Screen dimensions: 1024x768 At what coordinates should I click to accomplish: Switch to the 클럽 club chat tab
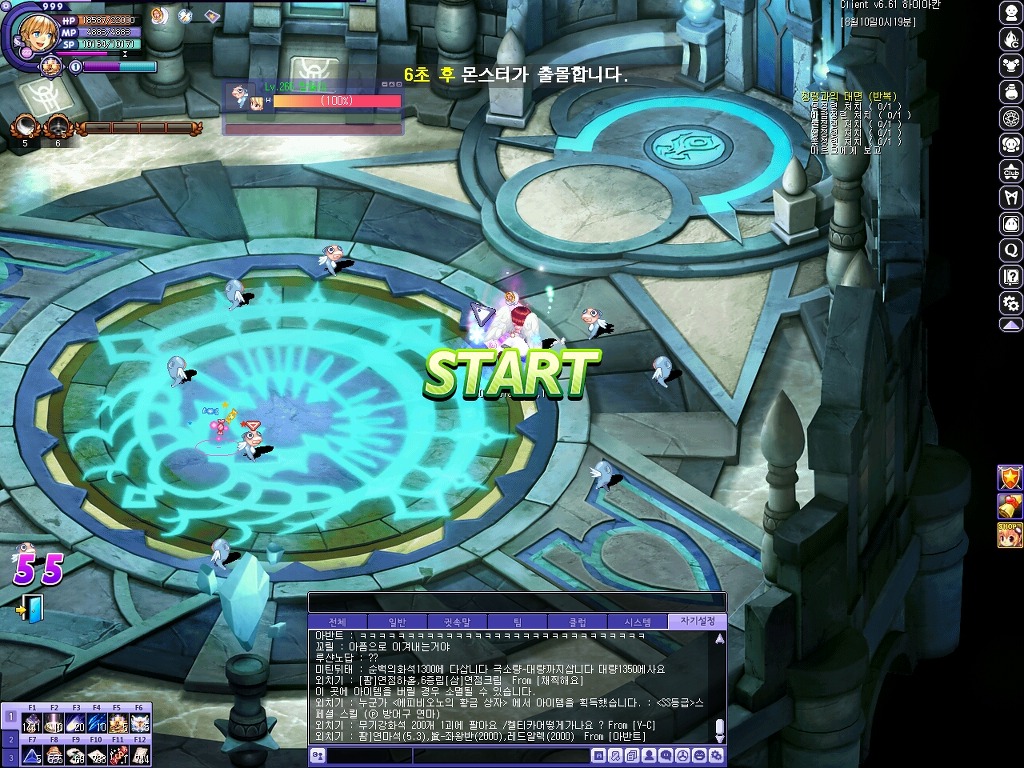[577, 622]
